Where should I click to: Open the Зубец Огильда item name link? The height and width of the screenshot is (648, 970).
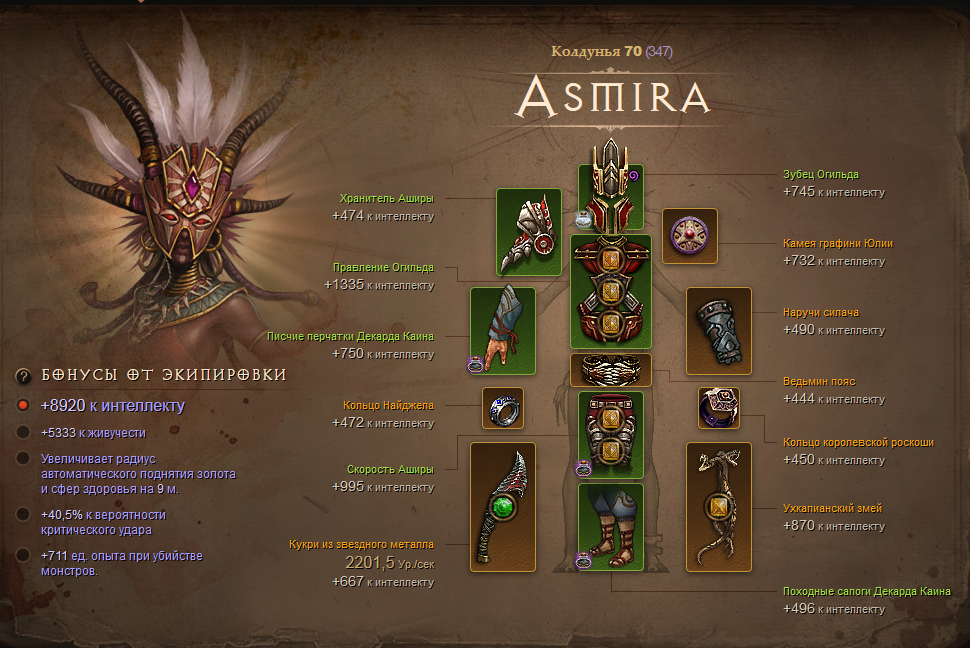821,174
